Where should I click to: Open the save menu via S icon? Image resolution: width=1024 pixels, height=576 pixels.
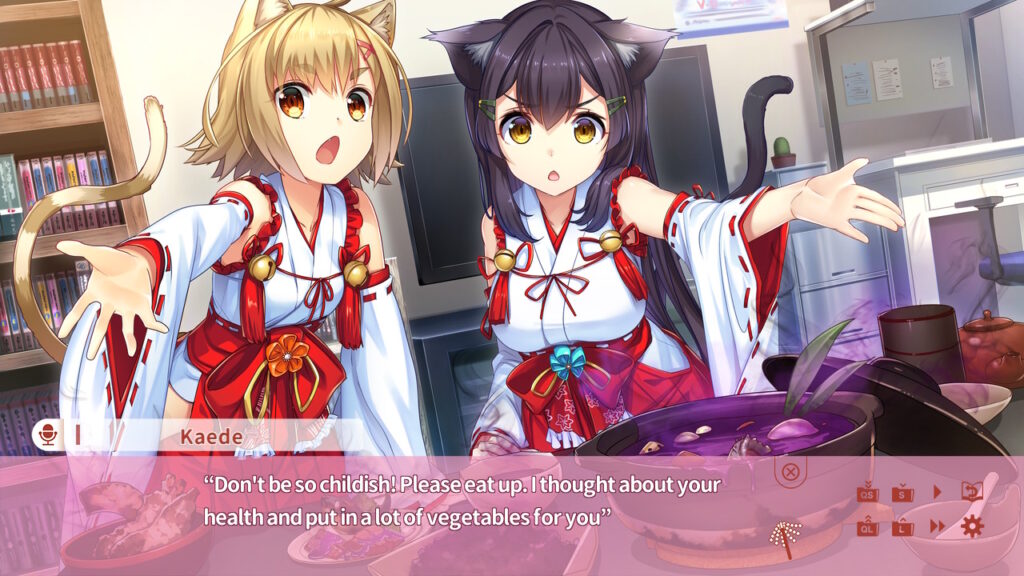(x=903, y=492)
